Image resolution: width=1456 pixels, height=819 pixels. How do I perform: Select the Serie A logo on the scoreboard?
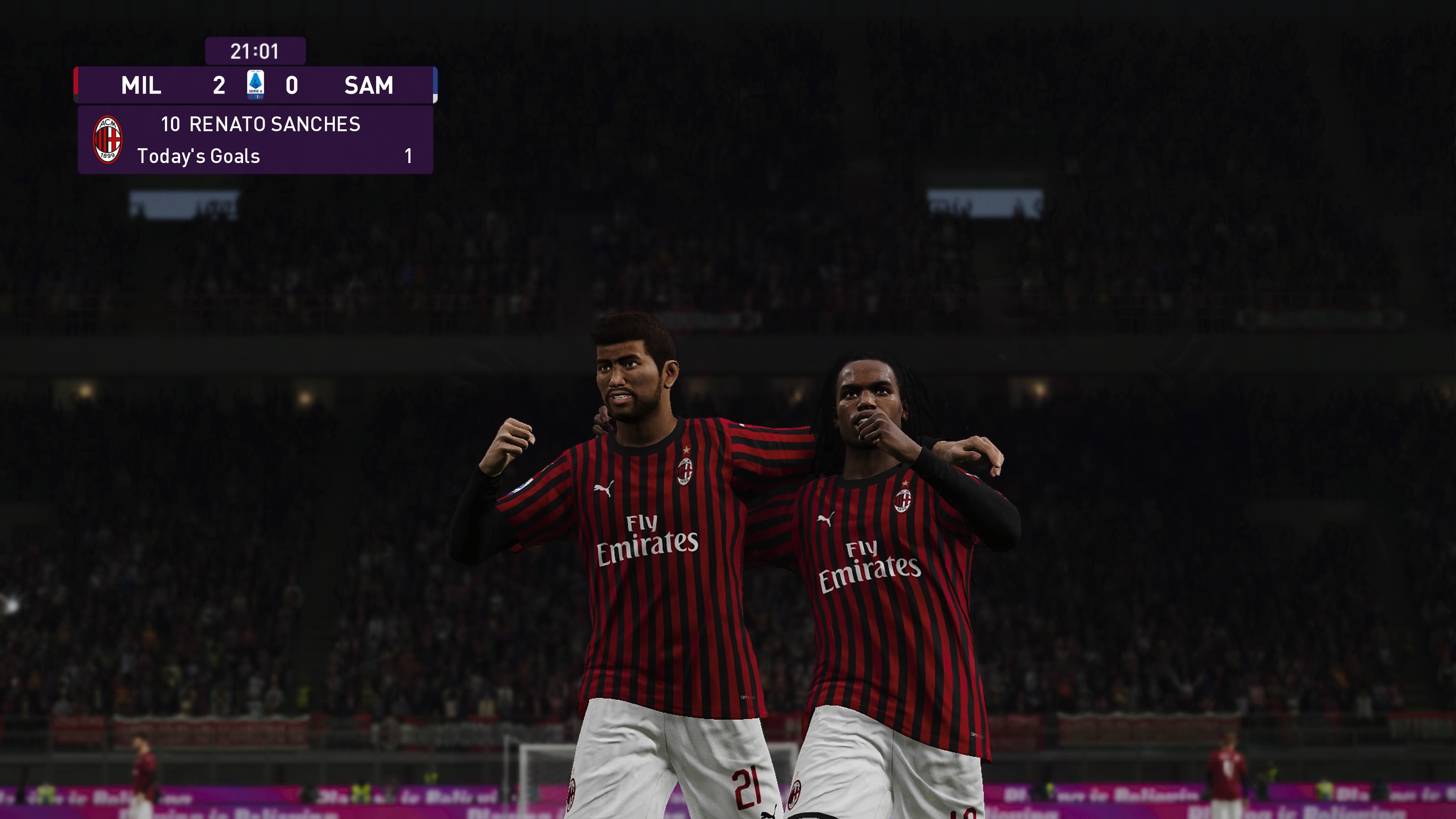pyautogui.click(x=256, y=85)
